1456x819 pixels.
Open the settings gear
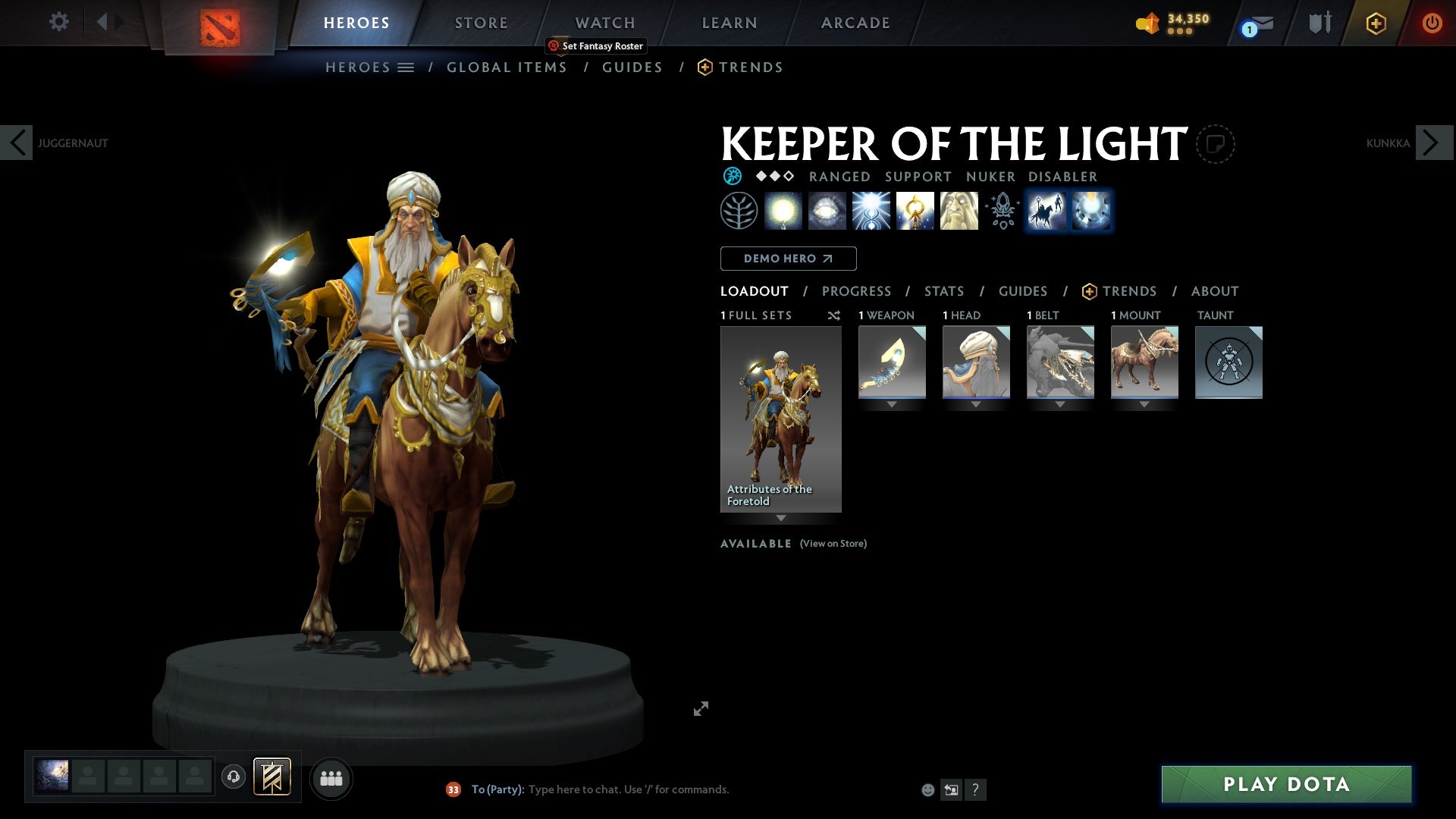pos(58,21)
